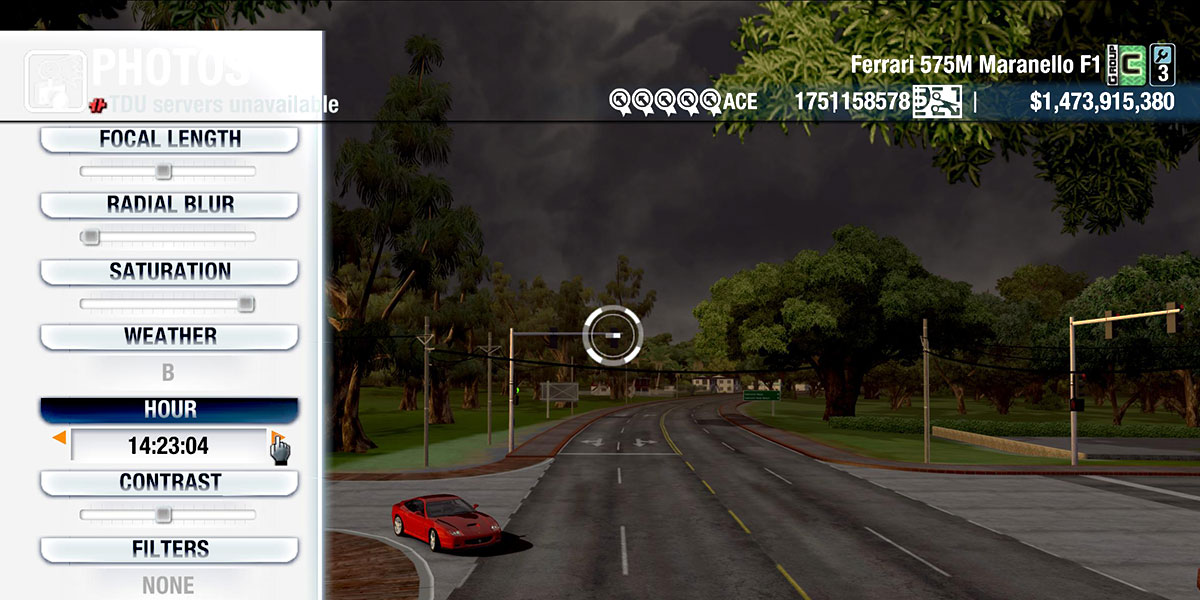Click the 14:23:04 time field
The width and height of the screenshot is (1200, 600).
tap(168, 446)
